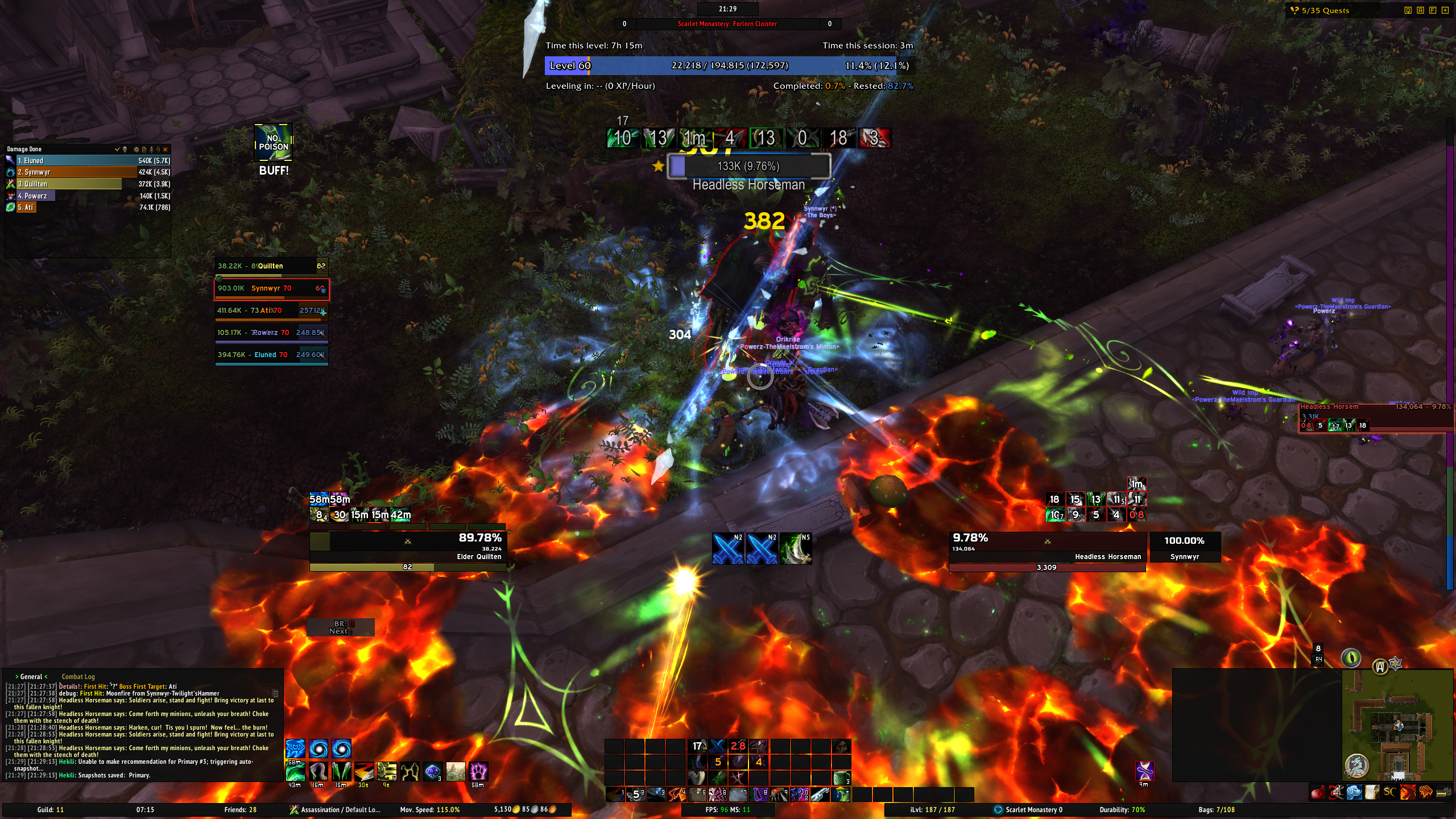Screen dimensions: 1456x819
Task: Open bags from the Bags counter
Action: [1216, 810]
